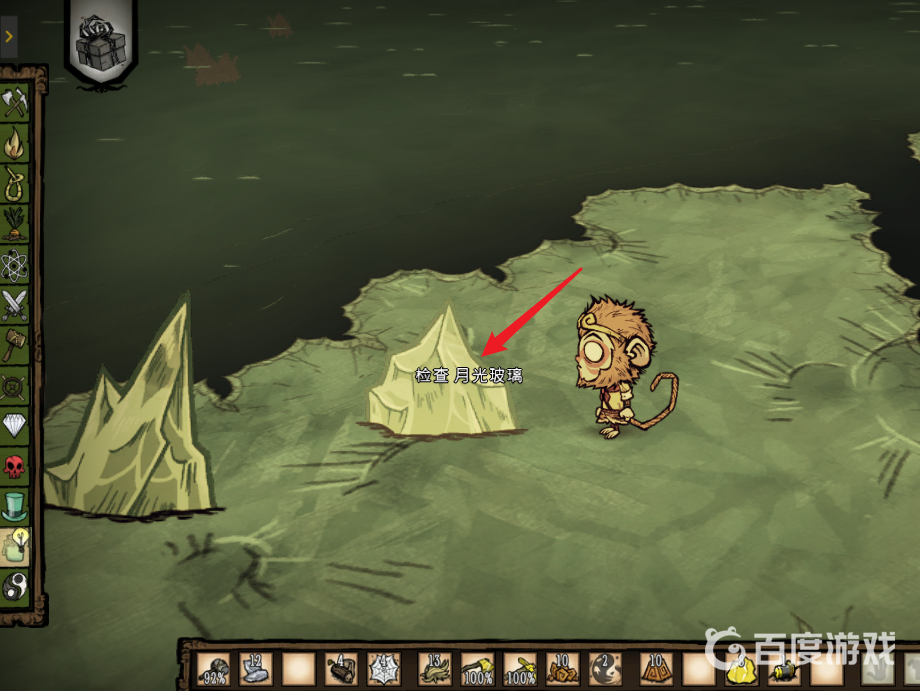Select the spider web stack in inventory
Screen dimensions: 920x691
(x=384, y=669)
